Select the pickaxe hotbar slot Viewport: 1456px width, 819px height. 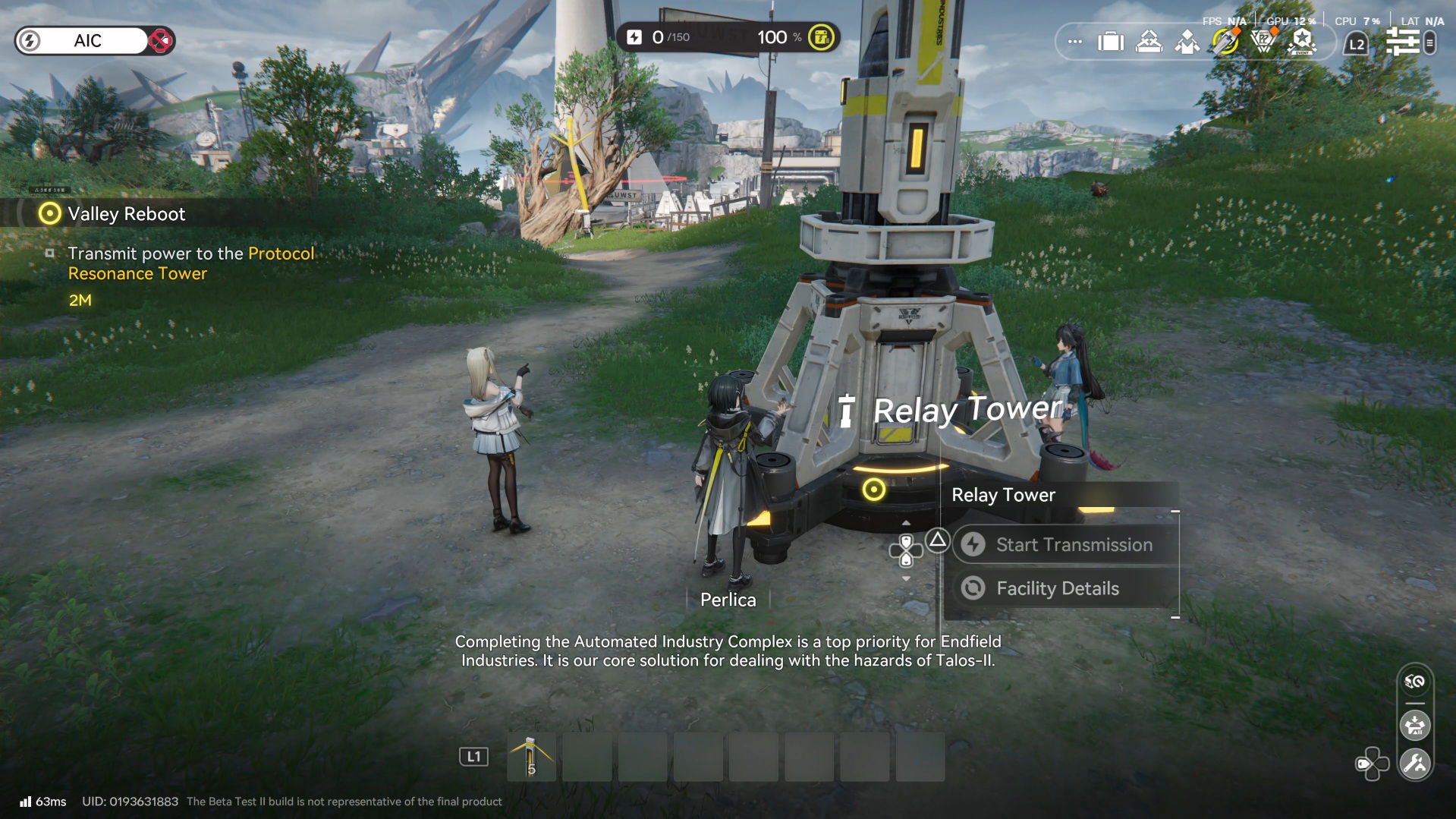click(x=531, y=756)
